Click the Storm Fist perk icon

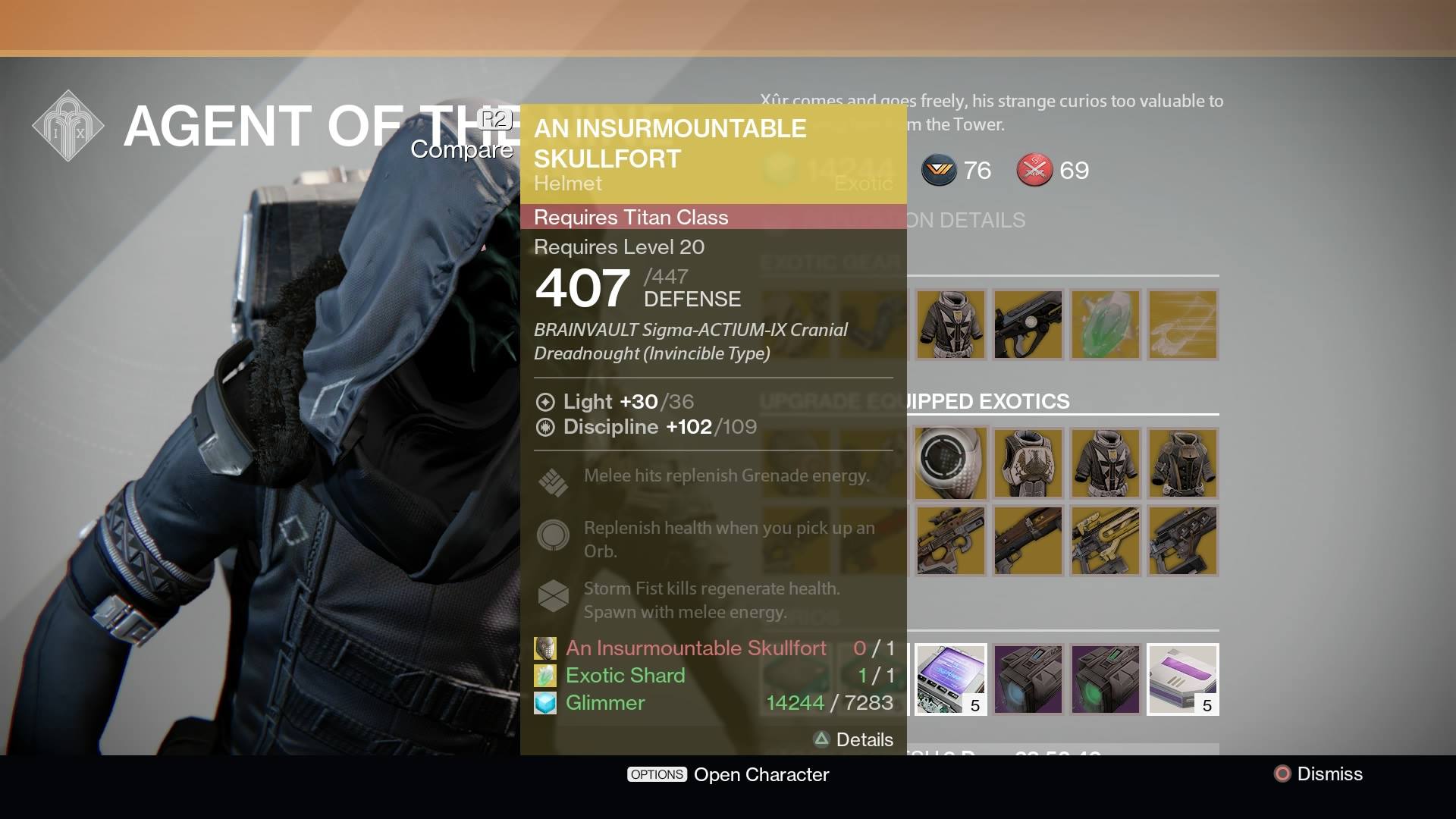(x=554, y=596)
